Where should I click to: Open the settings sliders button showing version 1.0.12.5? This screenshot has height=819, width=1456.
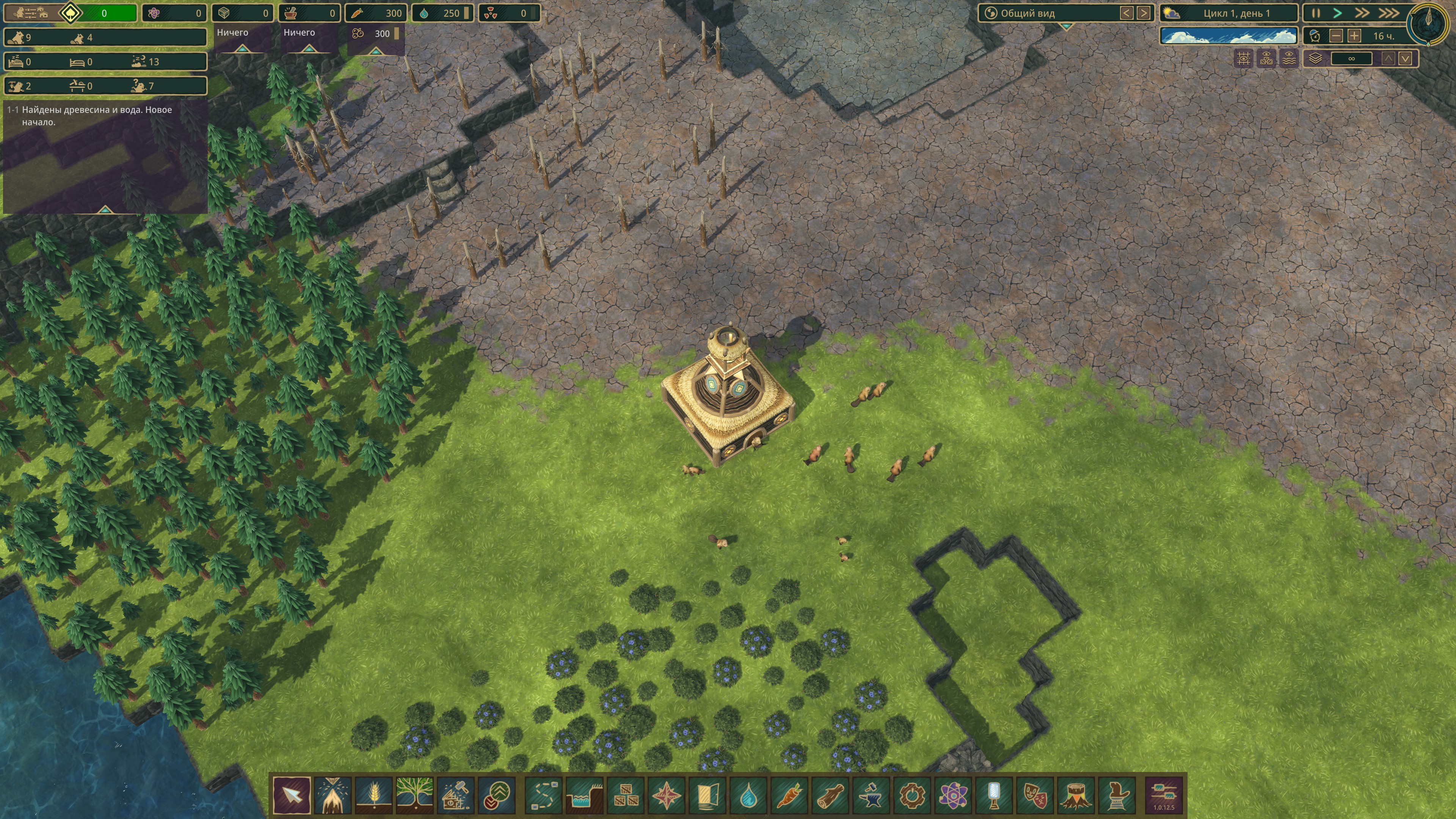(1164, 795)
